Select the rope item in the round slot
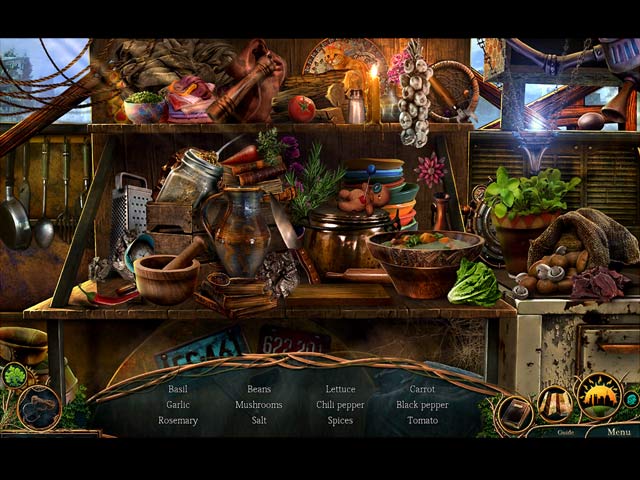This screenshot has width=640, height=480. pyautogui.click(x=39, y=408)
